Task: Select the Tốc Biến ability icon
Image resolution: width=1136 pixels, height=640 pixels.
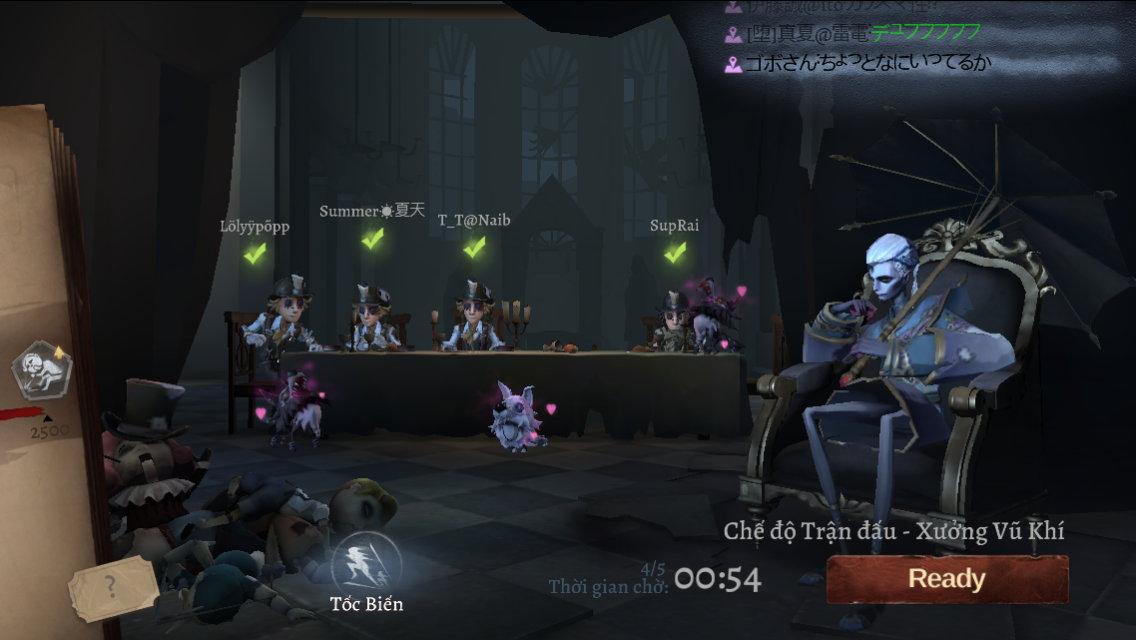Action: [365, 566]
